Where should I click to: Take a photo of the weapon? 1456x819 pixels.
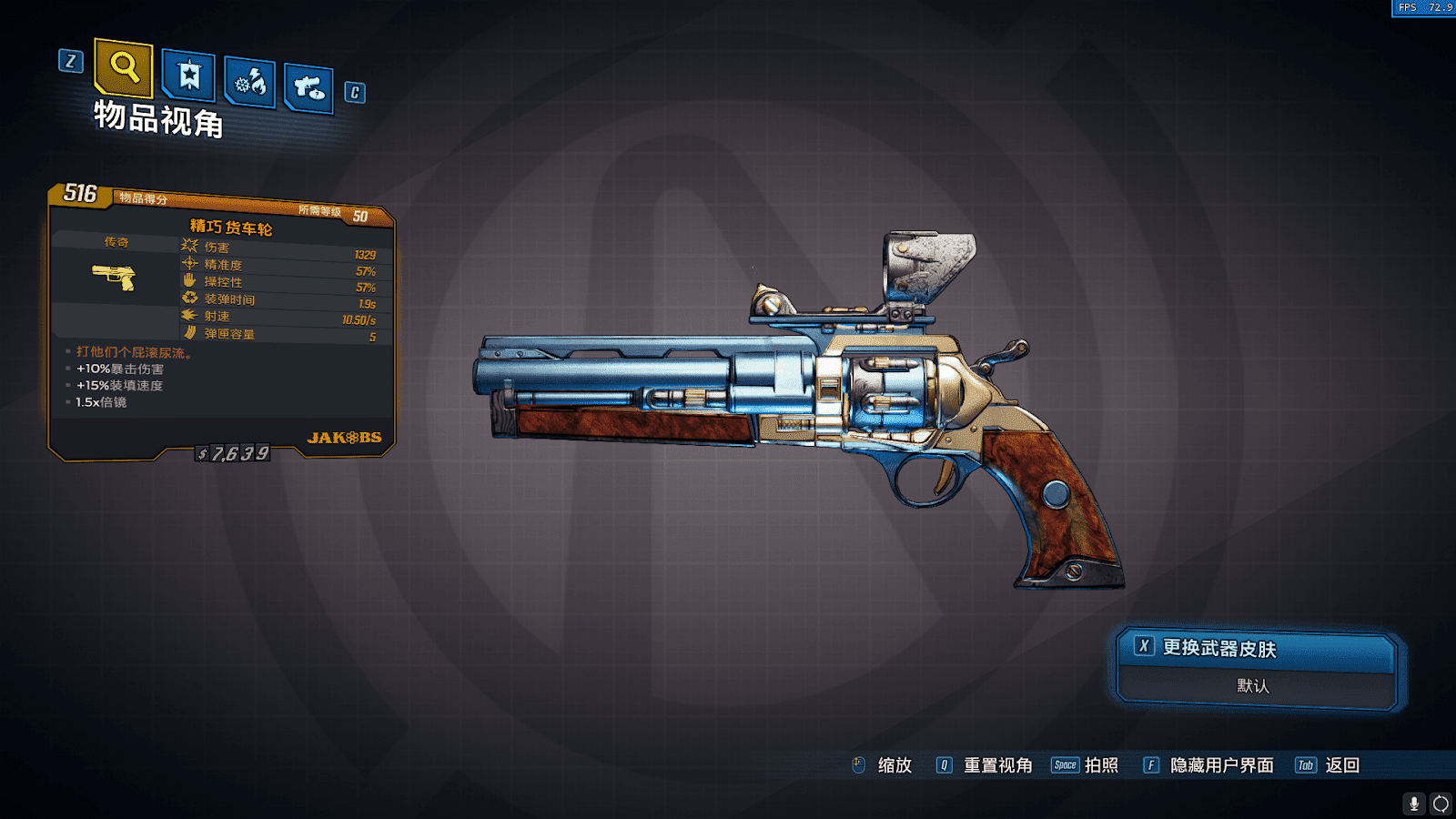point(1087,765)
